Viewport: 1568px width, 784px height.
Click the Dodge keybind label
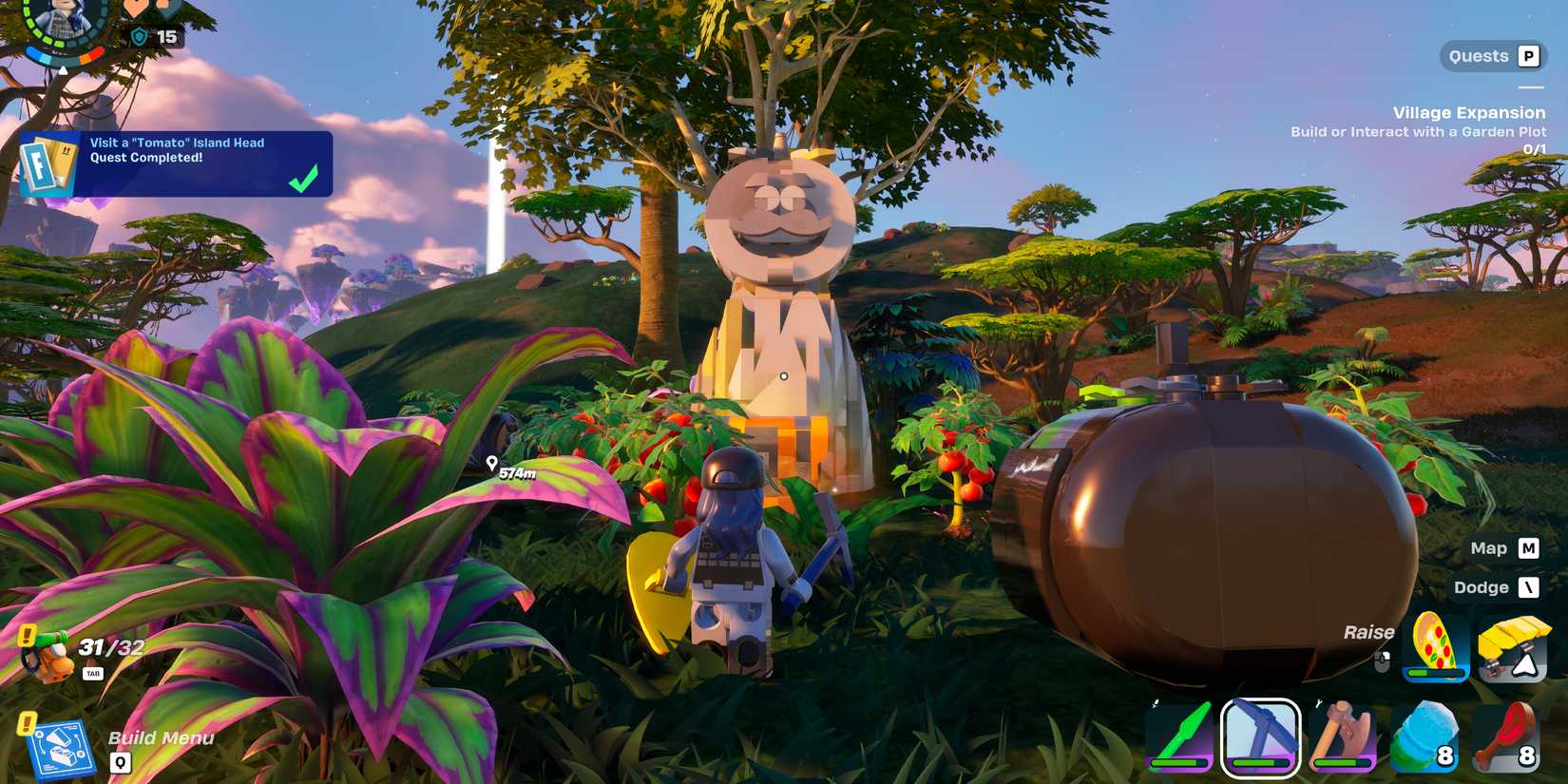point(1483,587)
